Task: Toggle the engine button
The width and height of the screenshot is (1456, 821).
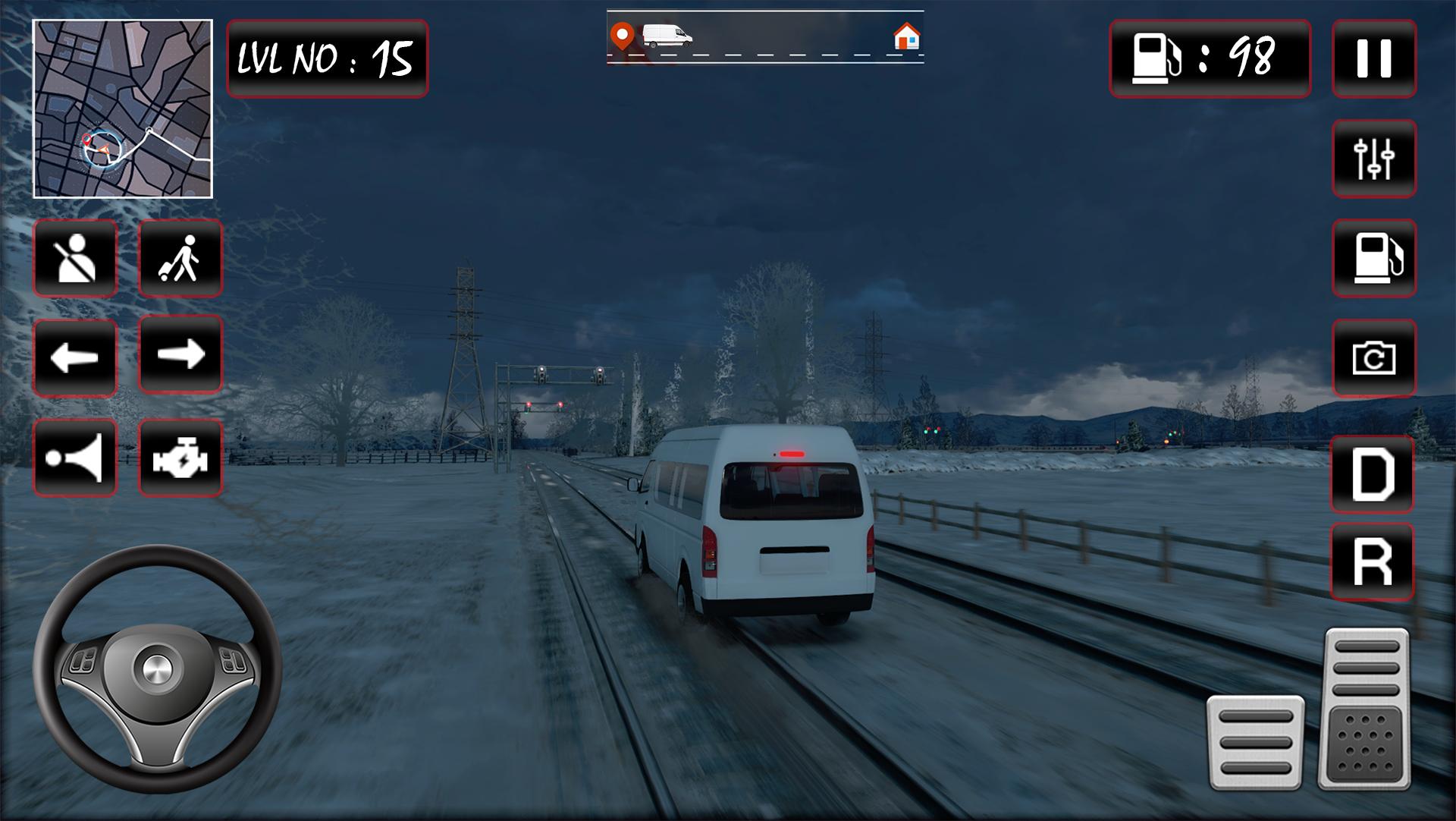Action: 180,458
